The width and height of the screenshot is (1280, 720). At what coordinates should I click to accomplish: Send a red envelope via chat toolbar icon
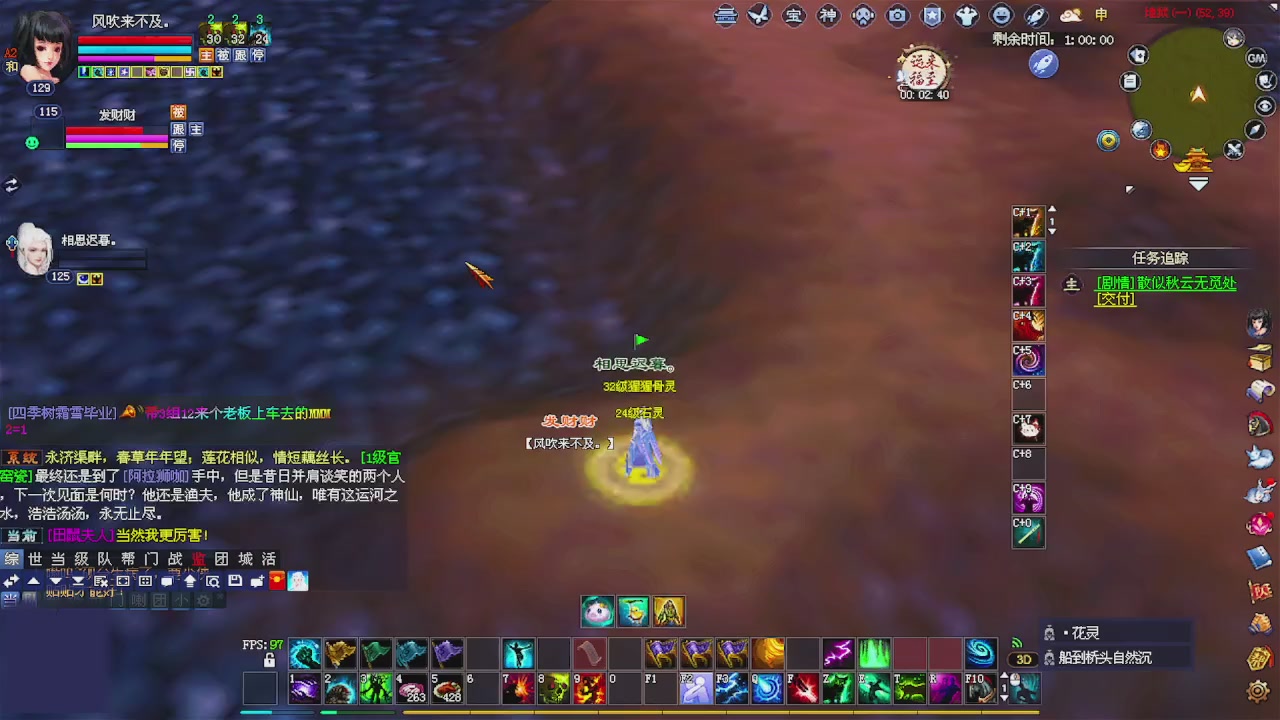coord(277,581)
